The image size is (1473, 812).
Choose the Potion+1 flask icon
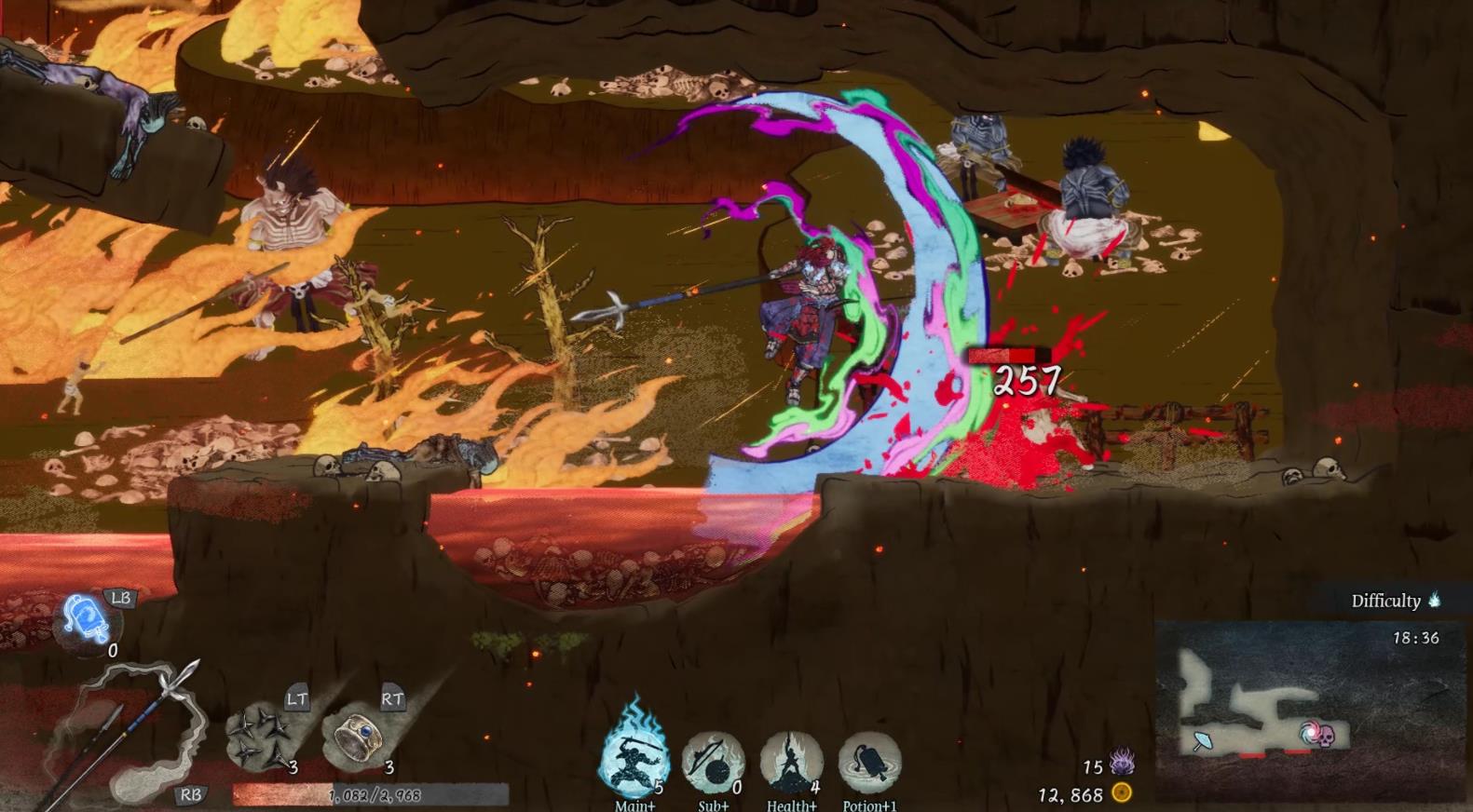(x=869, y=762)
